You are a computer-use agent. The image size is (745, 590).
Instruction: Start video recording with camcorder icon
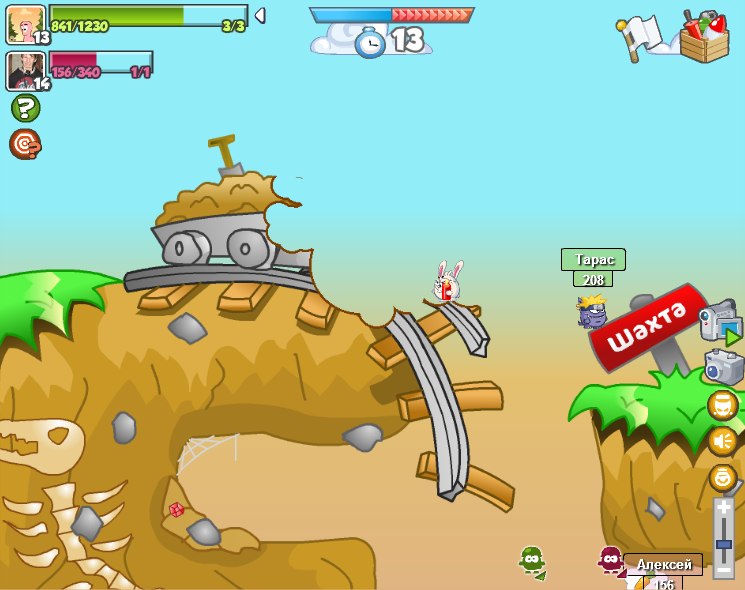[x=719, y=322]
